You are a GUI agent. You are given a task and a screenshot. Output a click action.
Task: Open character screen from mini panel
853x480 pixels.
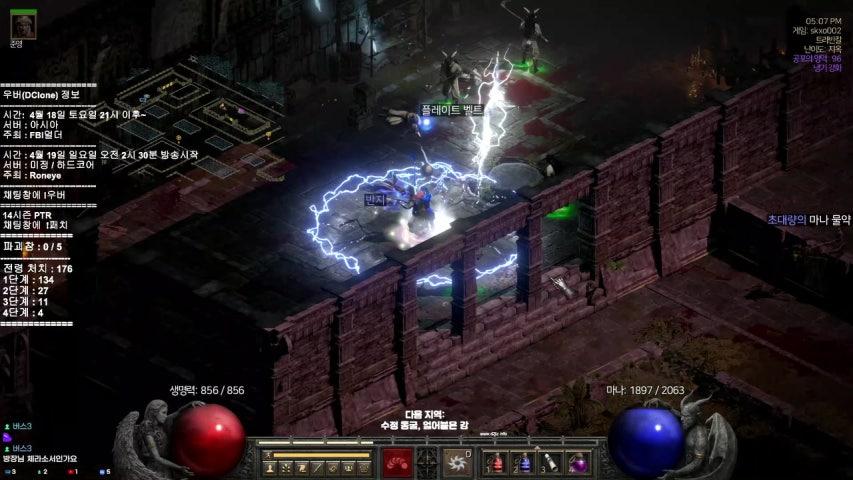(x=270, y=468)
